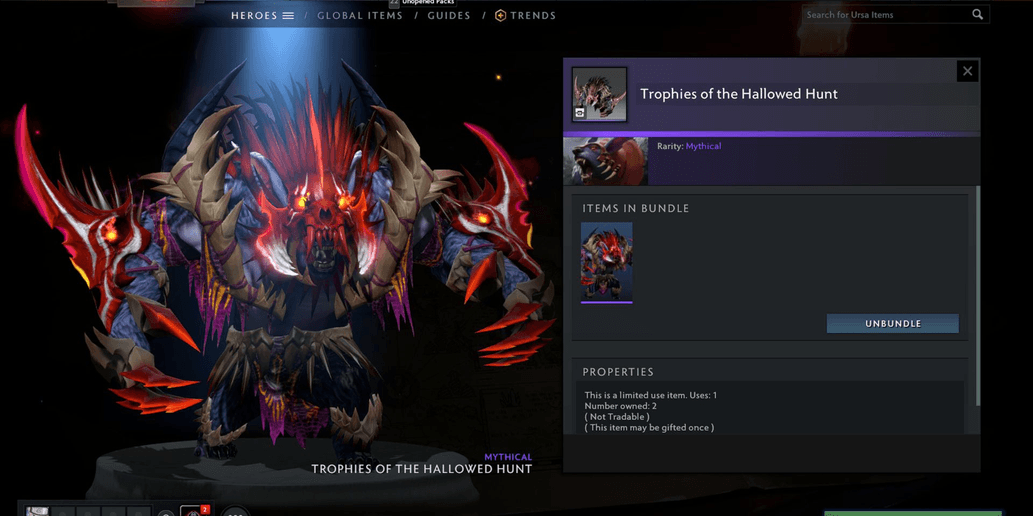This screenshot has height=516, width=1033.
Task: Focus the Ursa items search field
Action: pyautogui.click(x=885, y=15)
